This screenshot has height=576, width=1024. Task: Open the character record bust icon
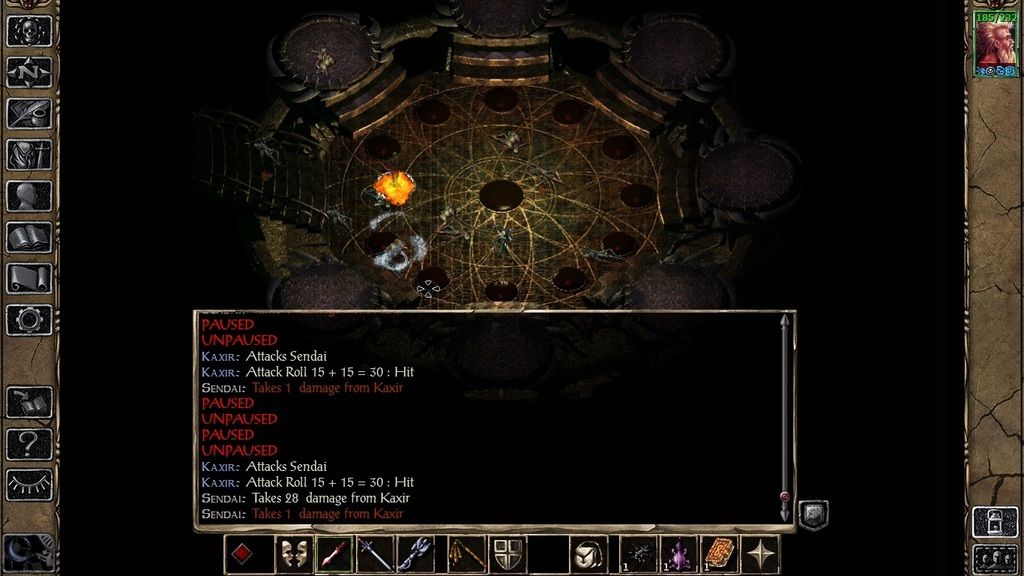point(29,196)
